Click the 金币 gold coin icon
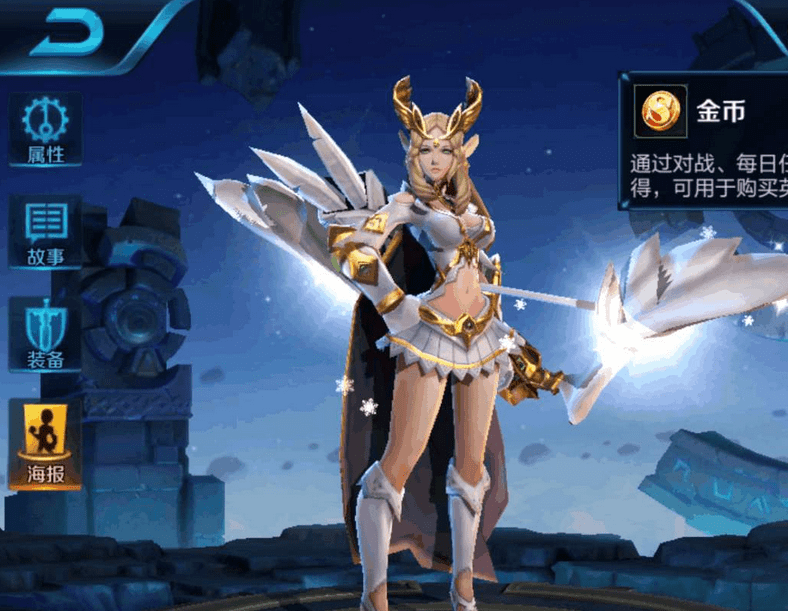 tap(660, 111)
